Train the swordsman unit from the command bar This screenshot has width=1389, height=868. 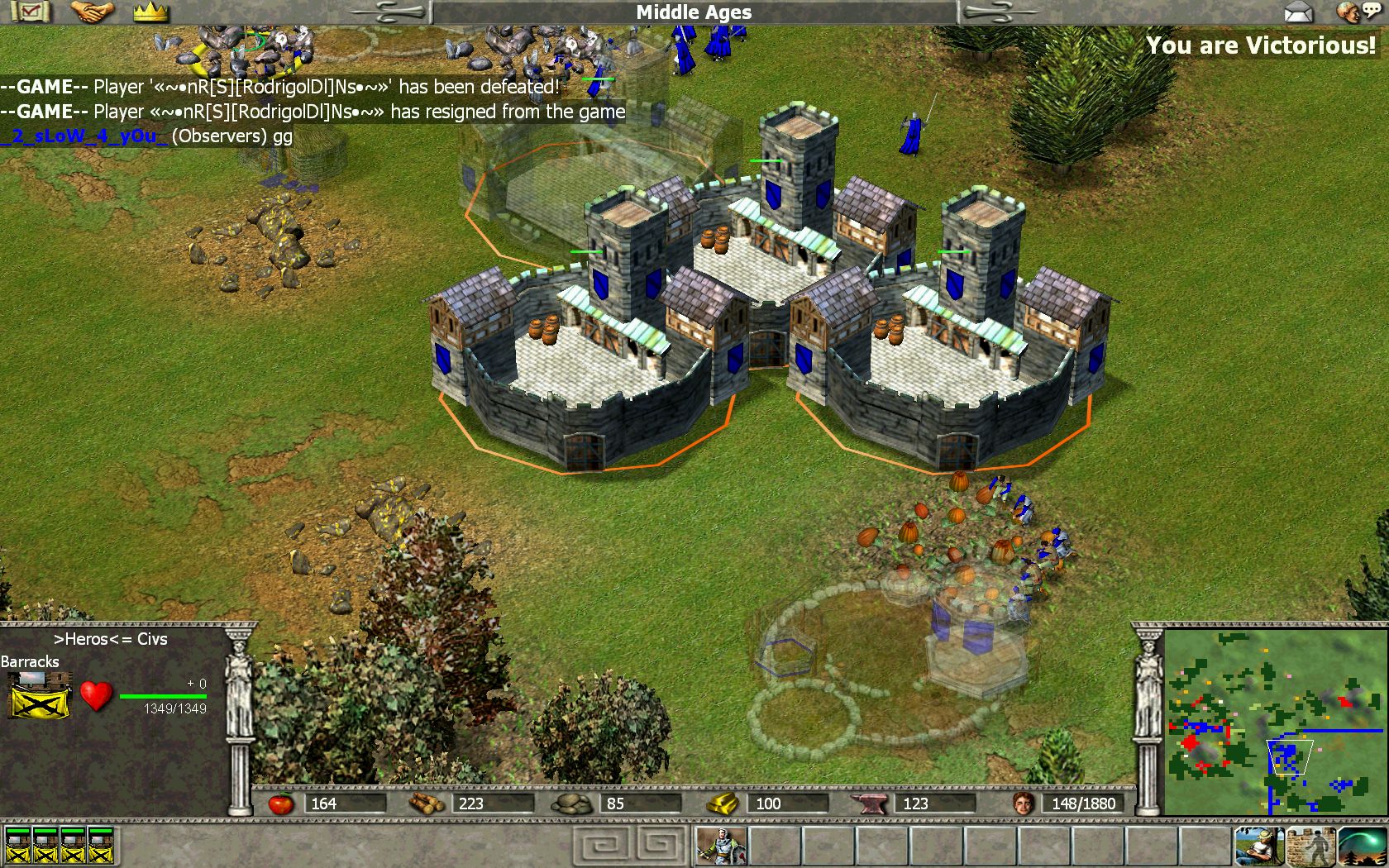tap(721, 846)
